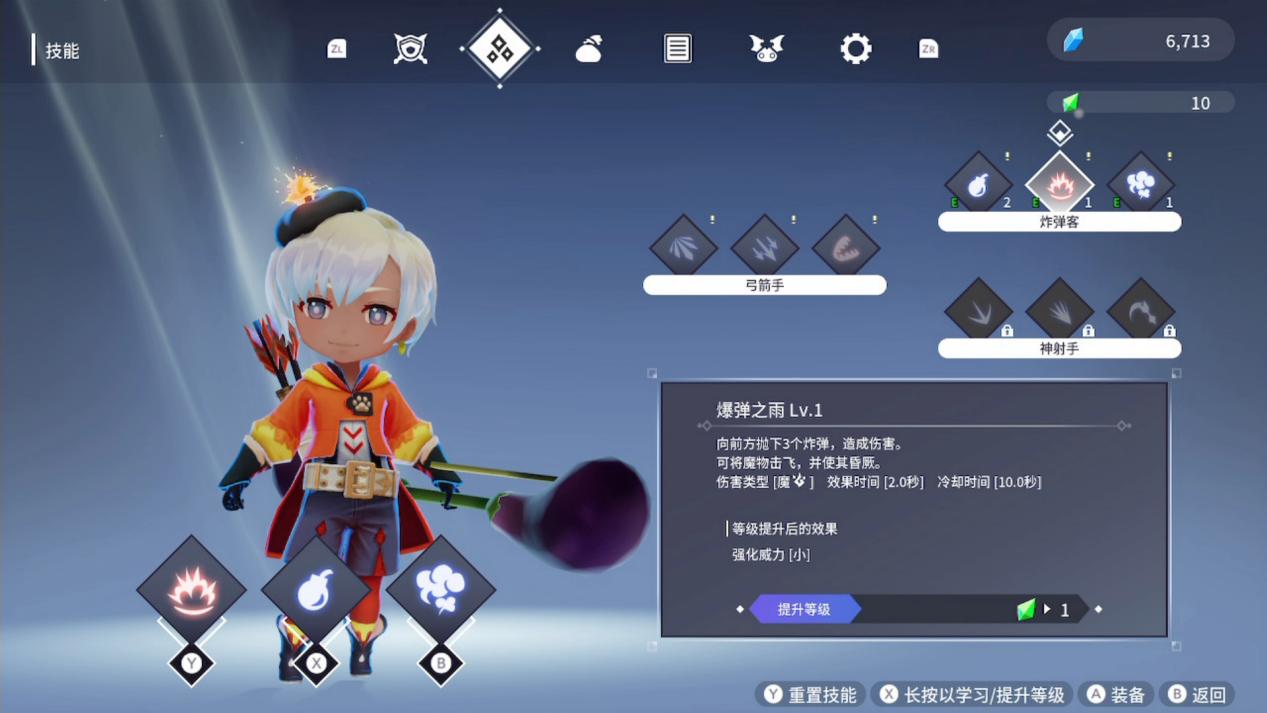Click the 提升等级 level-up button
The width and height of the screenshot is (1267, 713).
click(805, 609)
